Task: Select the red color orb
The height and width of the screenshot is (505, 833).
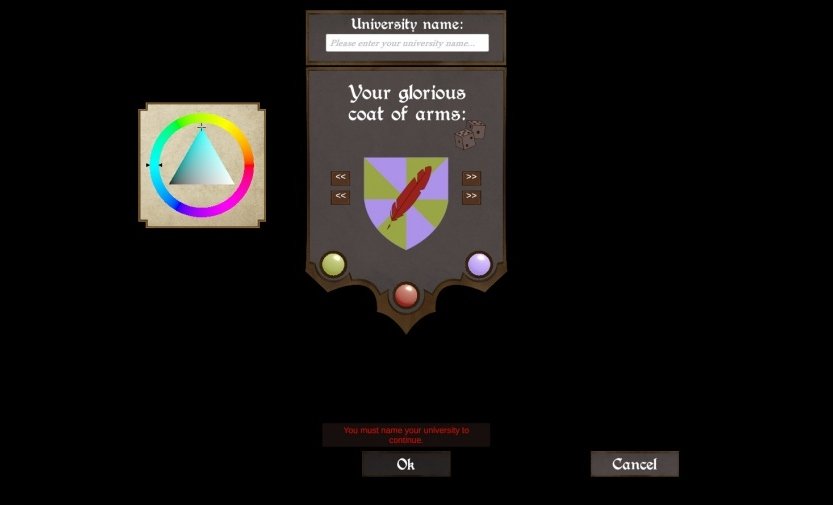Action: [406, 295]
